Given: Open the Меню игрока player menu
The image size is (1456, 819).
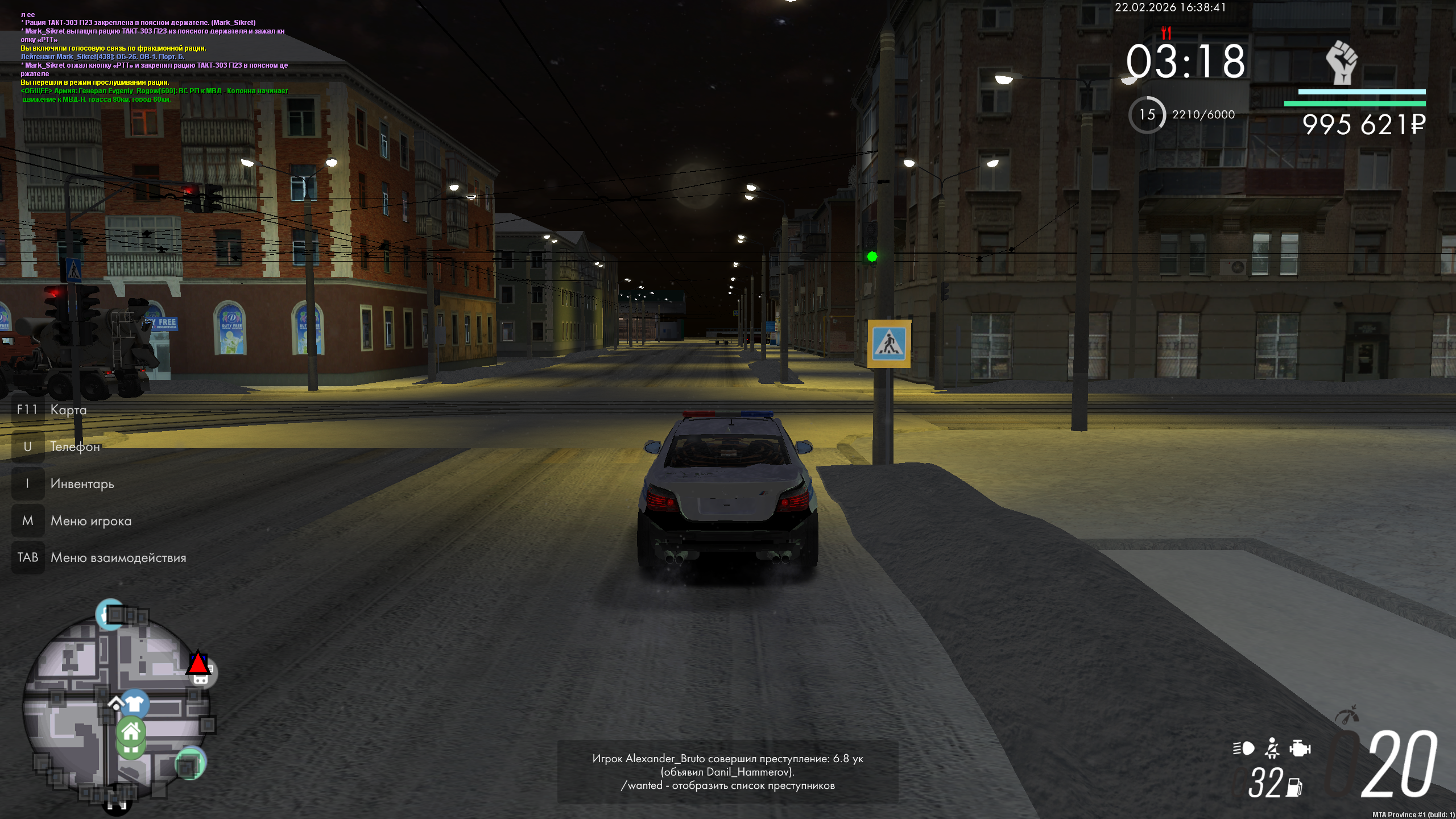Looking at the screenshot, I should (x=90, y=520).
